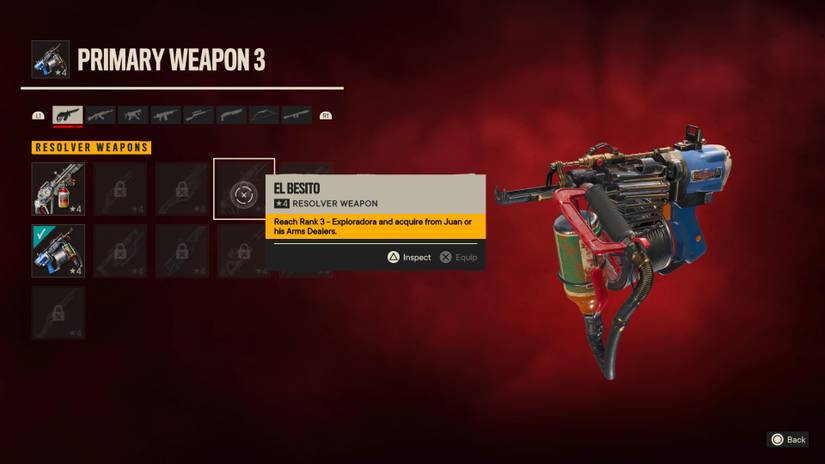Screen dimensions: 825x464
Task: Switch to the bow weapons tab
Action: pos(264,116)
